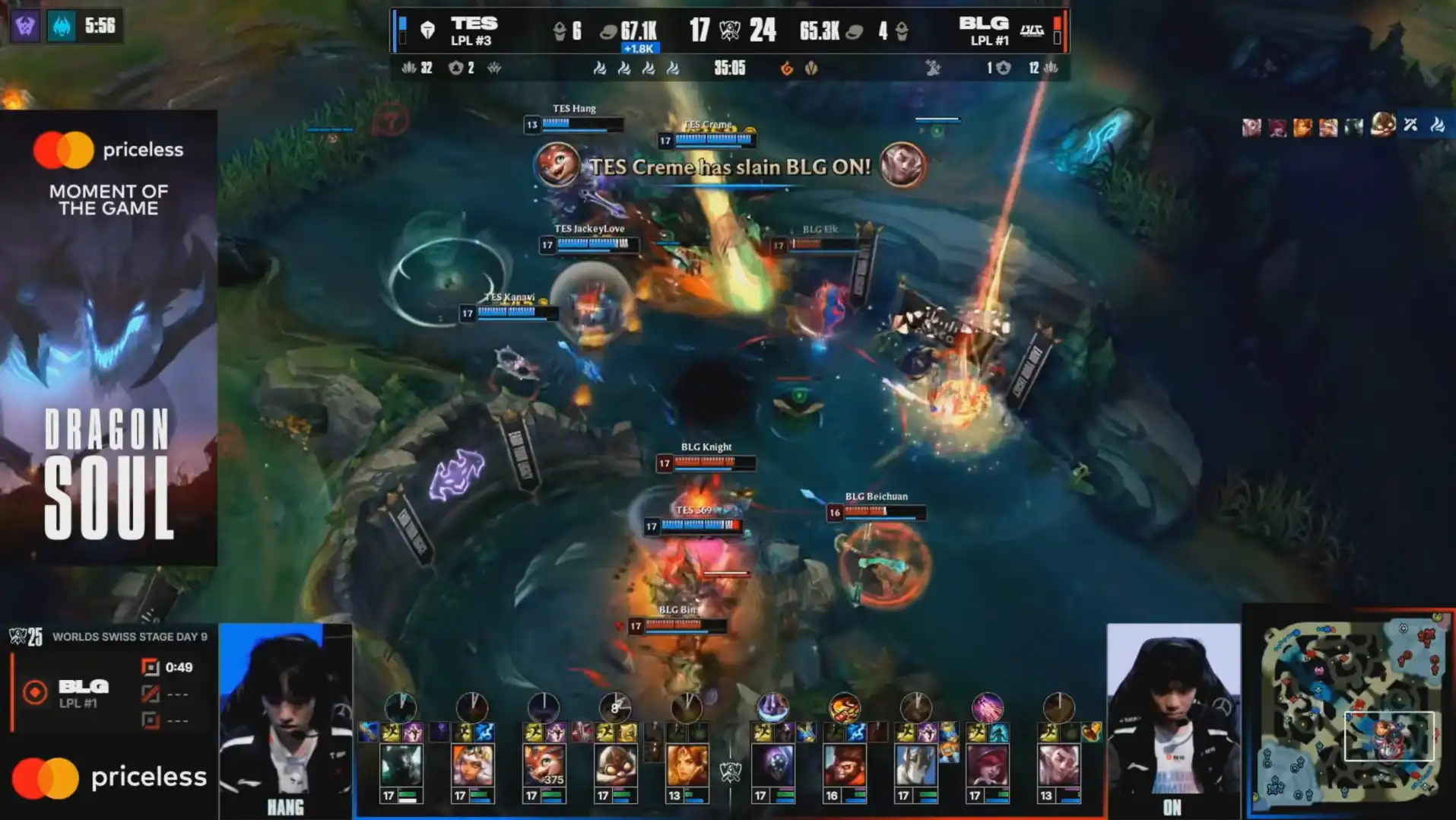Select the Miss Fortune champion portrait
The width and height of the screenshot is (1456, 820).
pyautogui.click(x=987, y=764)
